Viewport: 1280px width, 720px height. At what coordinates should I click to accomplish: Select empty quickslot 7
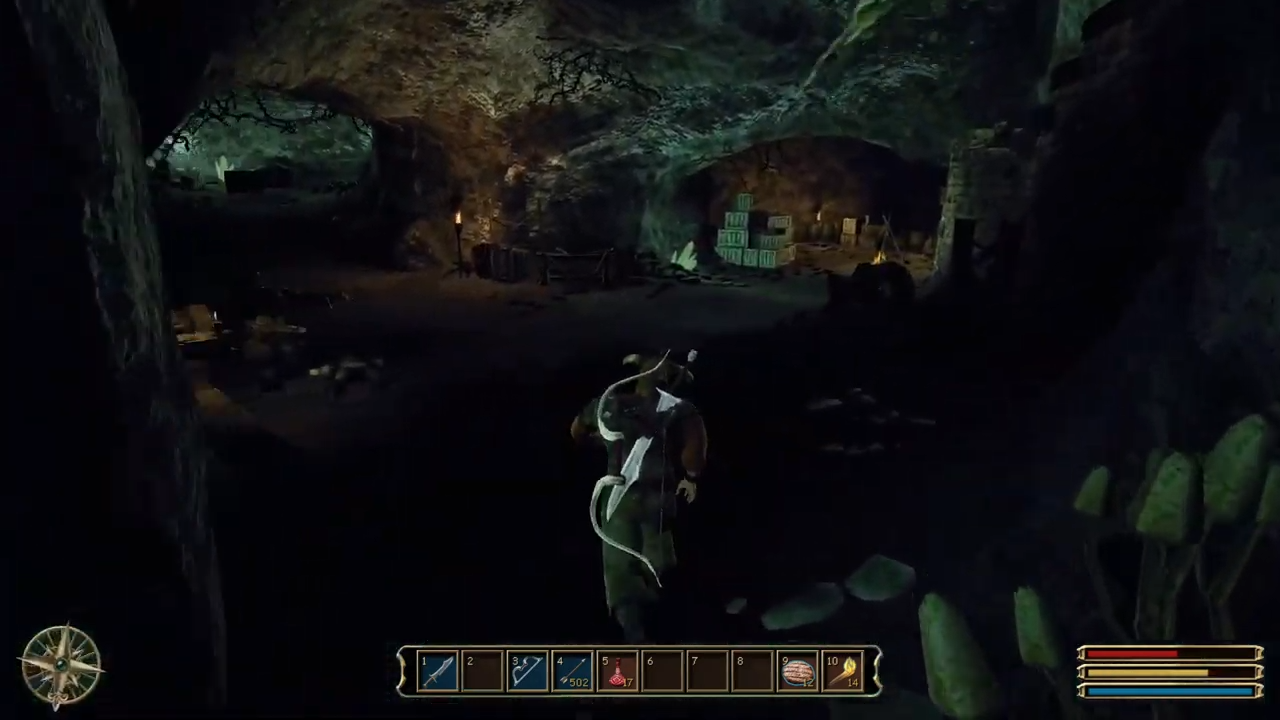(707, 668)
